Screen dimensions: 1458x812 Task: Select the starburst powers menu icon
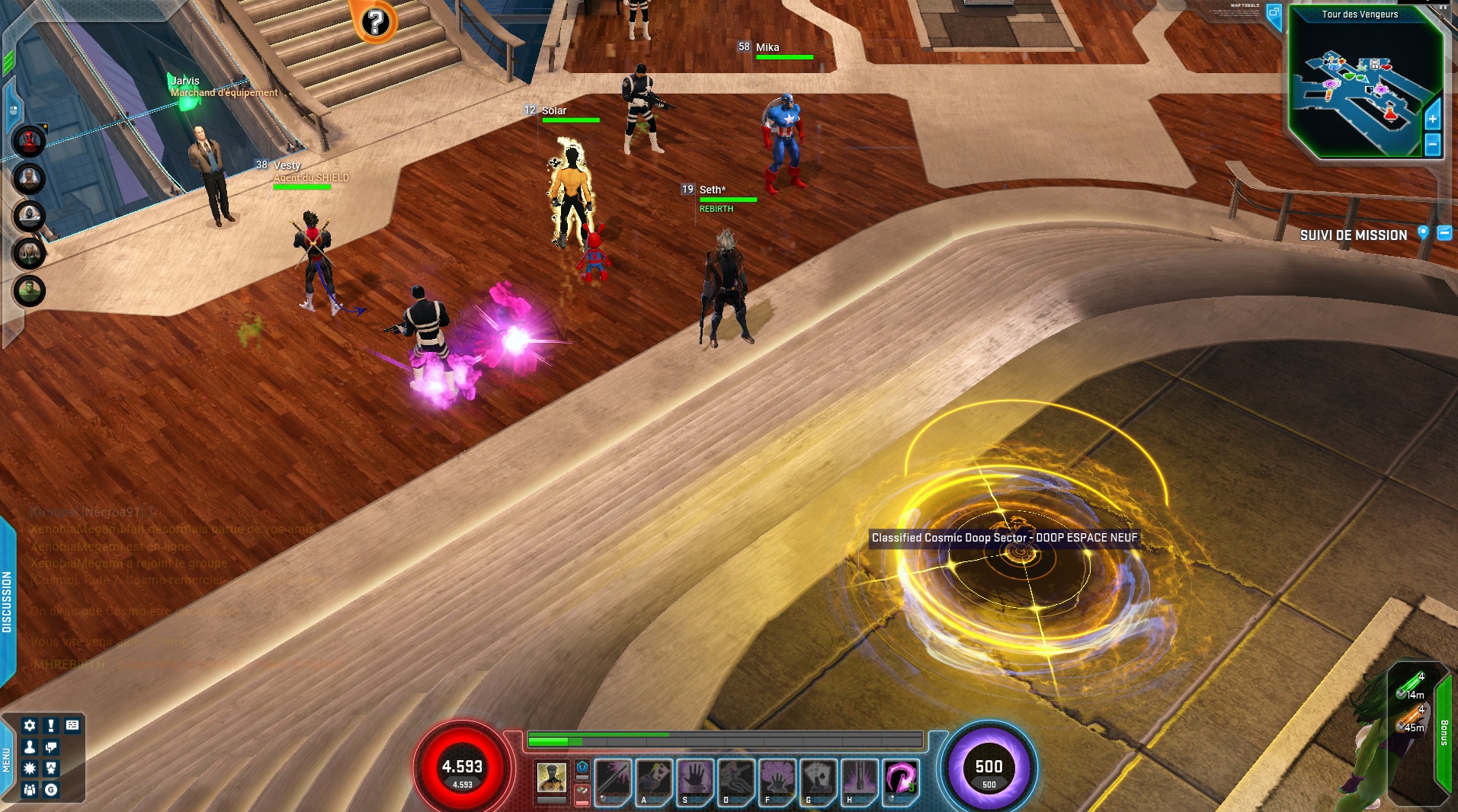(30, 768)
